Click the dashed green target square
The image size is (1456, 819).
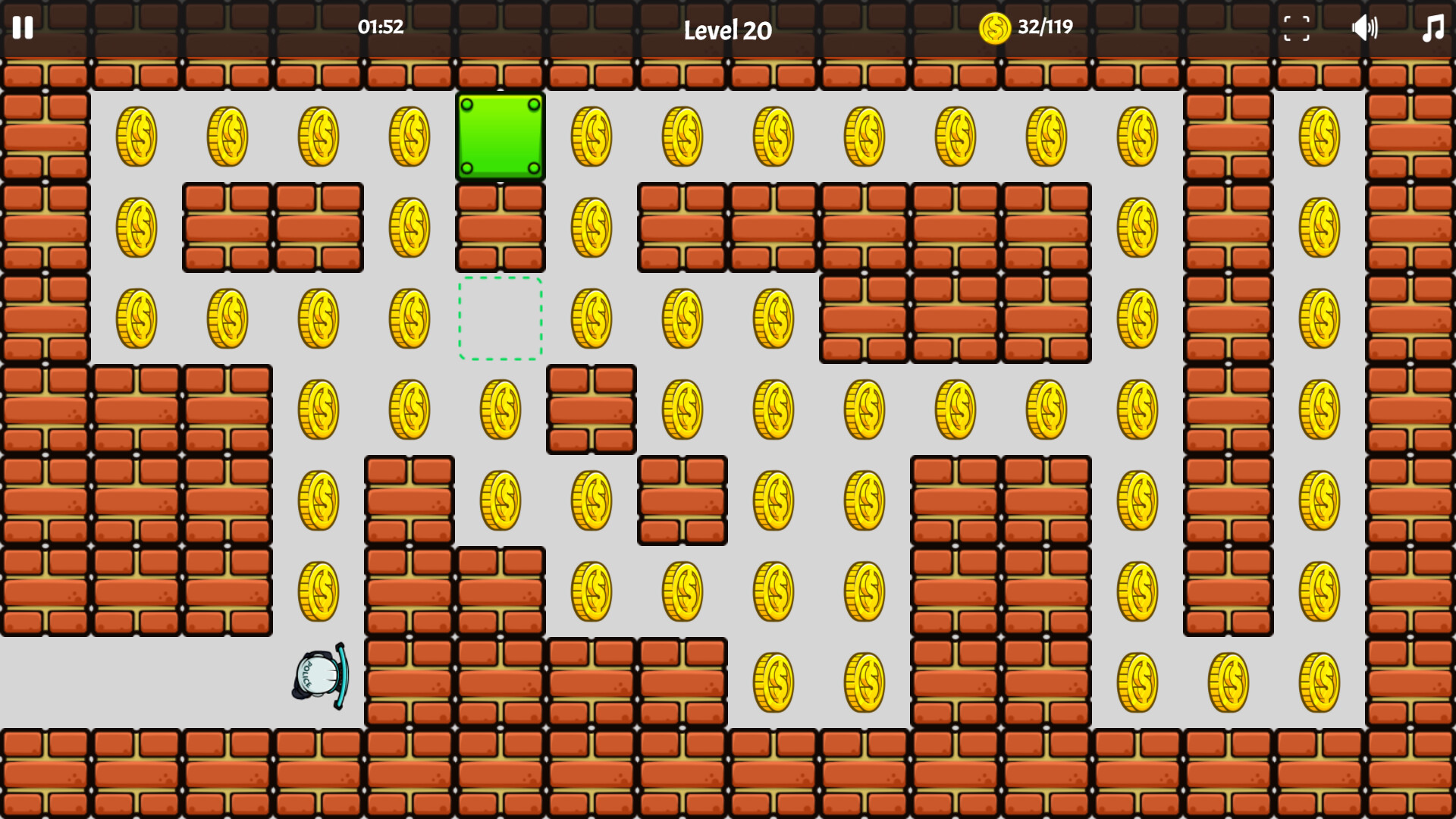(500, 318)
